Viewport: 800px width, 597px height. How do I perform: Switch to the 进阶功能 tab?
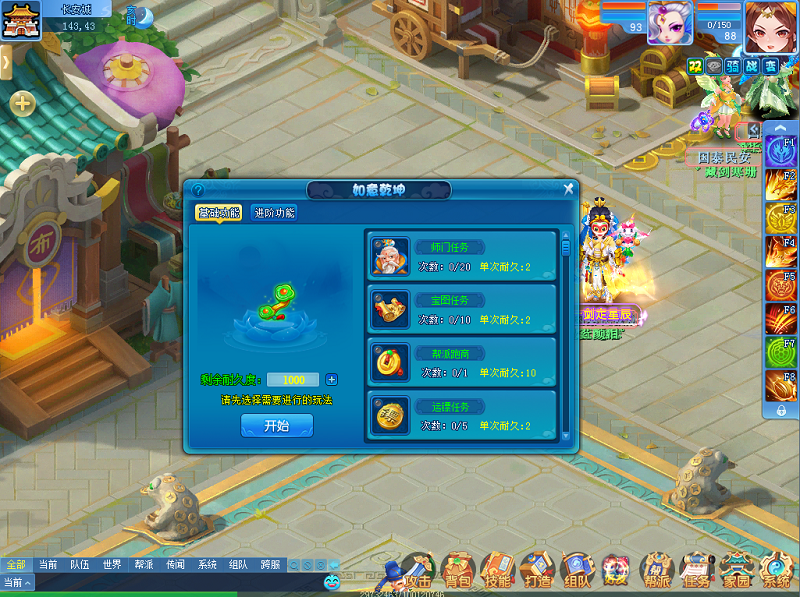(x=274, y=212)
